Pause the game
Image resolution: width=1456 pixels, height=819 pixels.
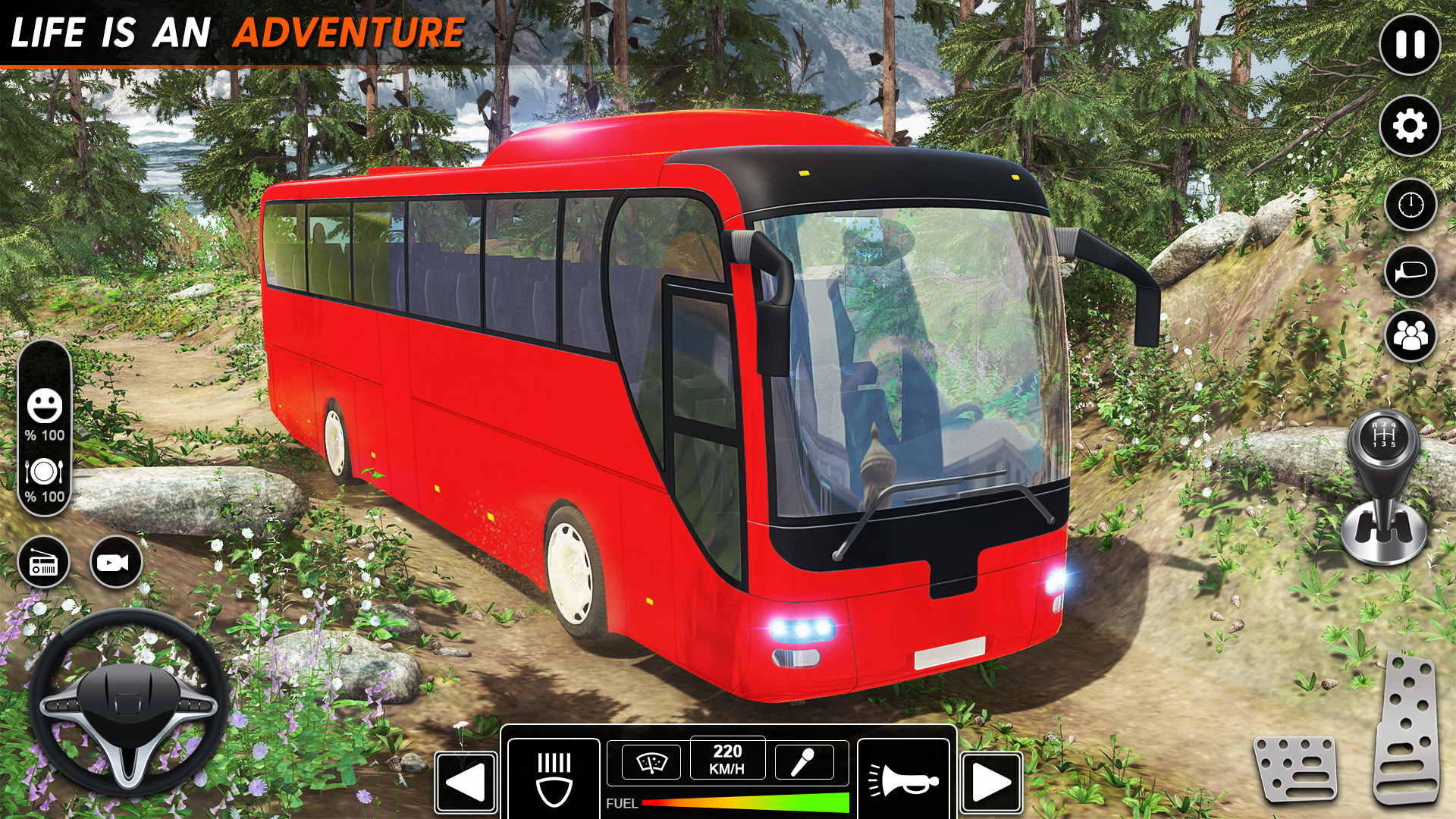1410,45
